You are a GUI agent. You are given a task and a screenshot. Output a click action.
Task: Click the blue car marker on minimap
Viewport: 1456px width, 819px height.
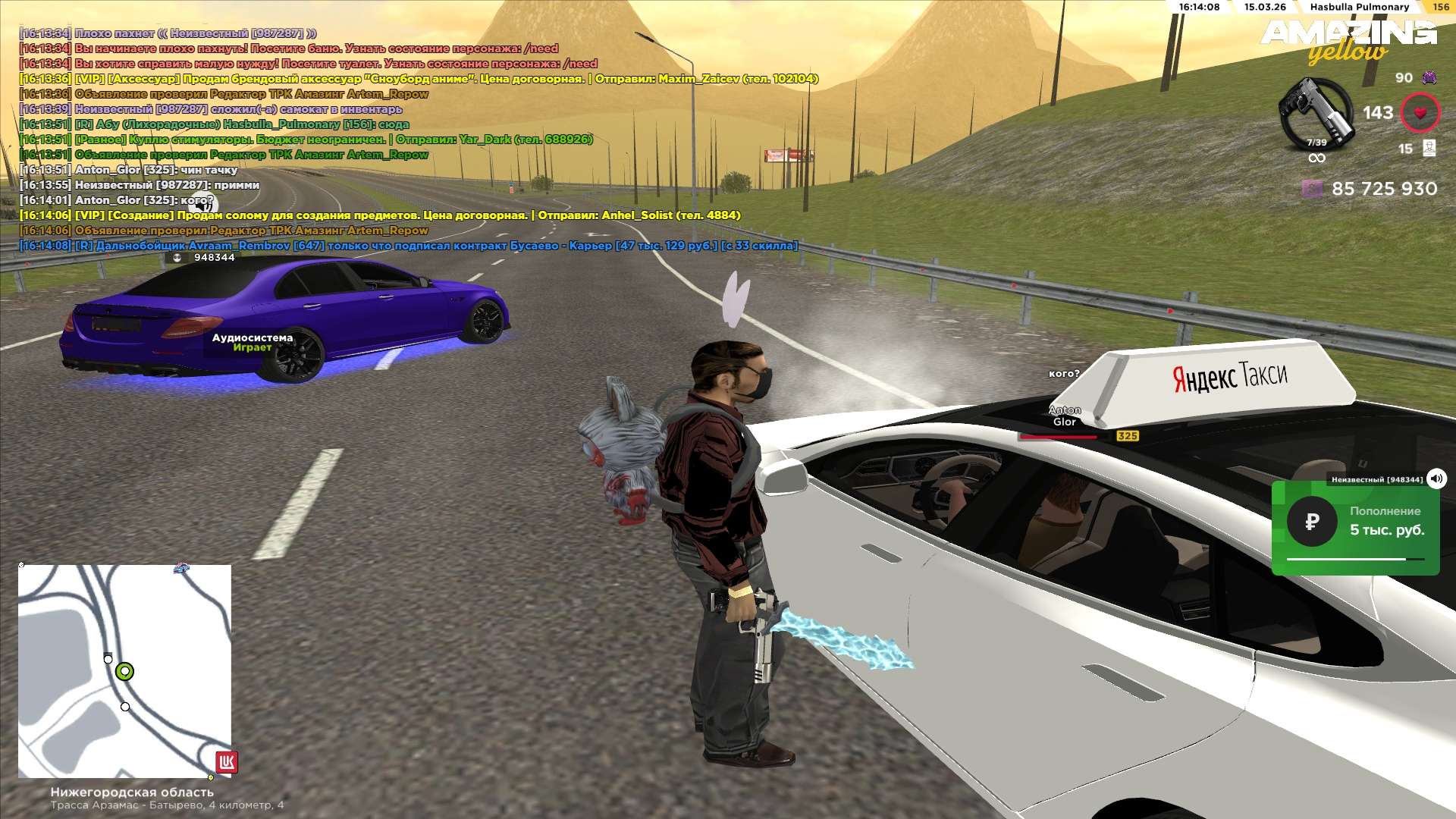(x=181, y=567)
